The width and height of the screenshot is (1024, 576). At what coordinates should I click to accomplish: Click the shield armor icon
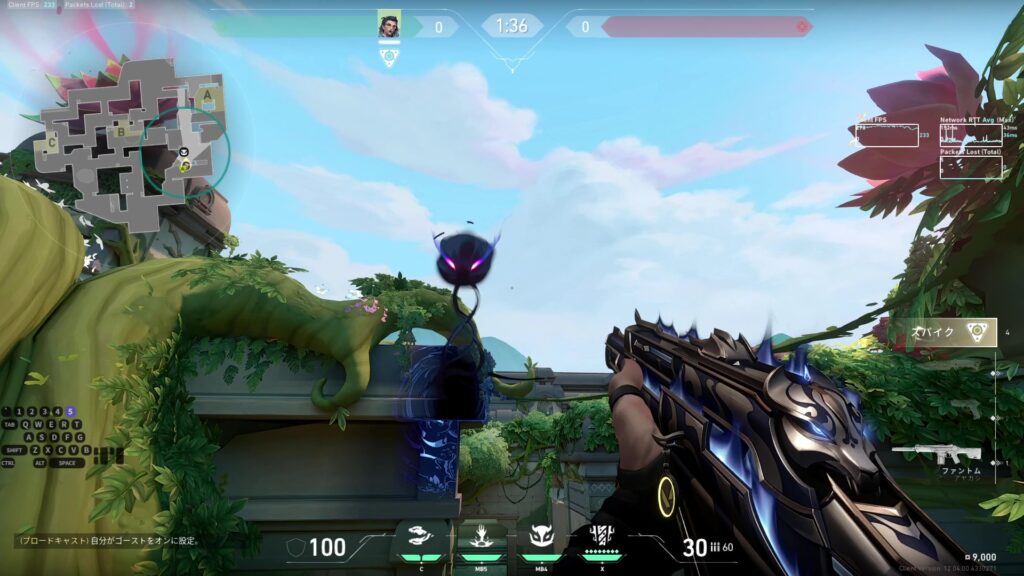296,546
